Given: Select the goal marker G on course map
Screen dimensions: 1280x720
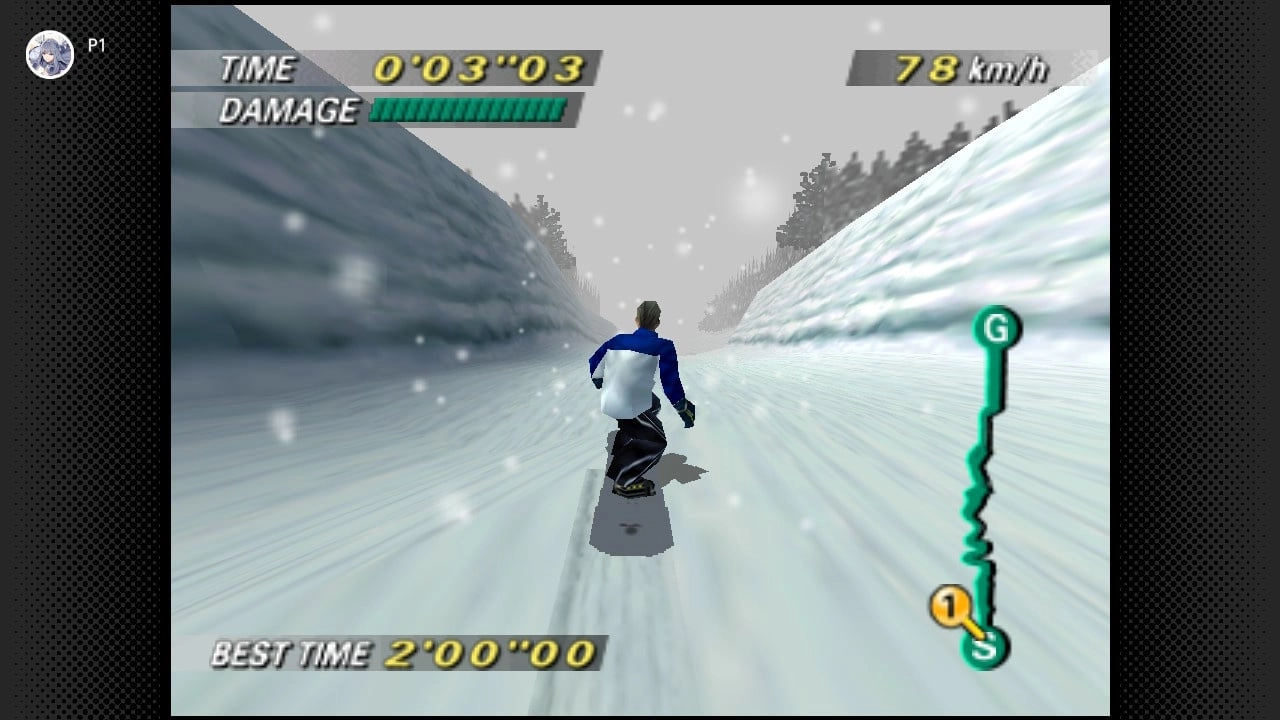Looking at the screenshot, I should (x=994, y=328).
